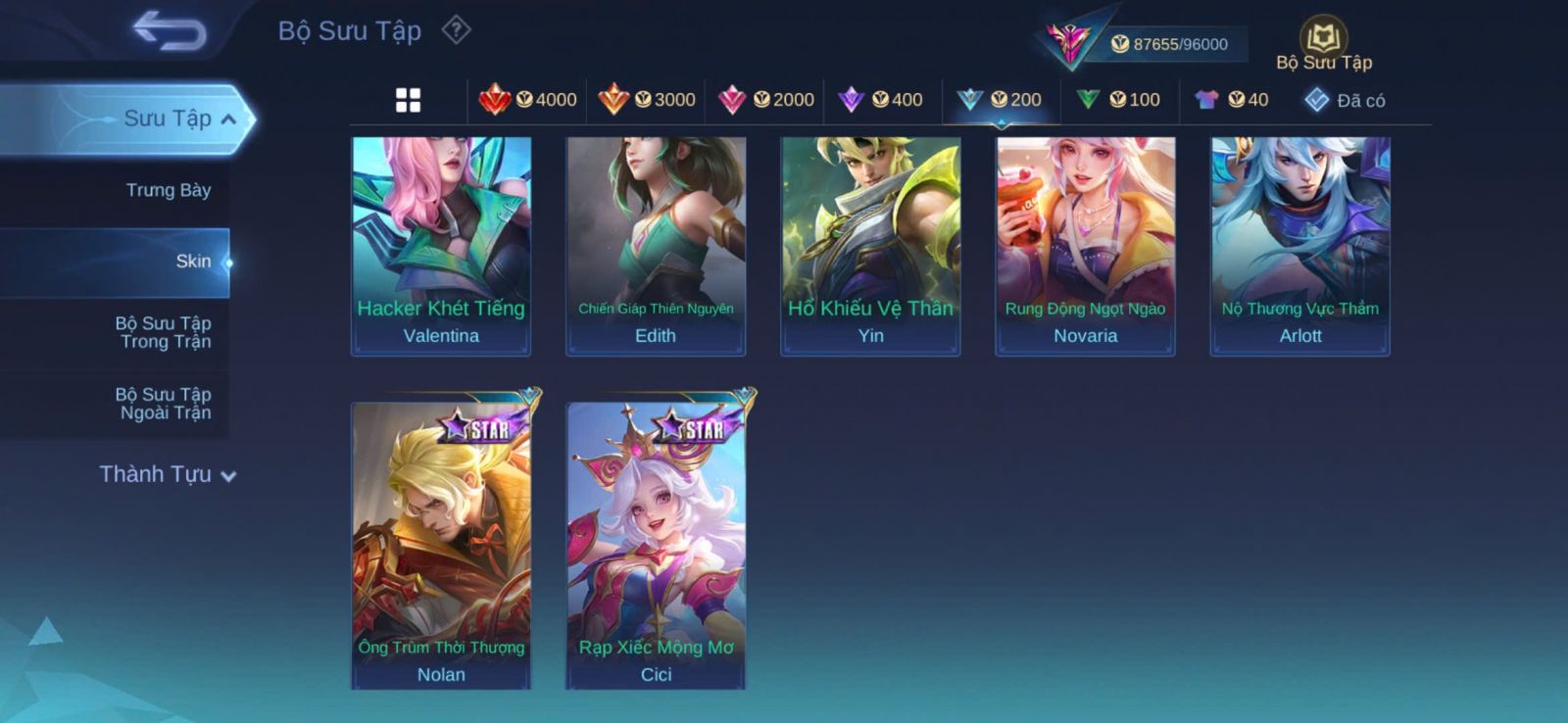
Task: Switch to the 3000 points tier tab
Action: [647, 100]
